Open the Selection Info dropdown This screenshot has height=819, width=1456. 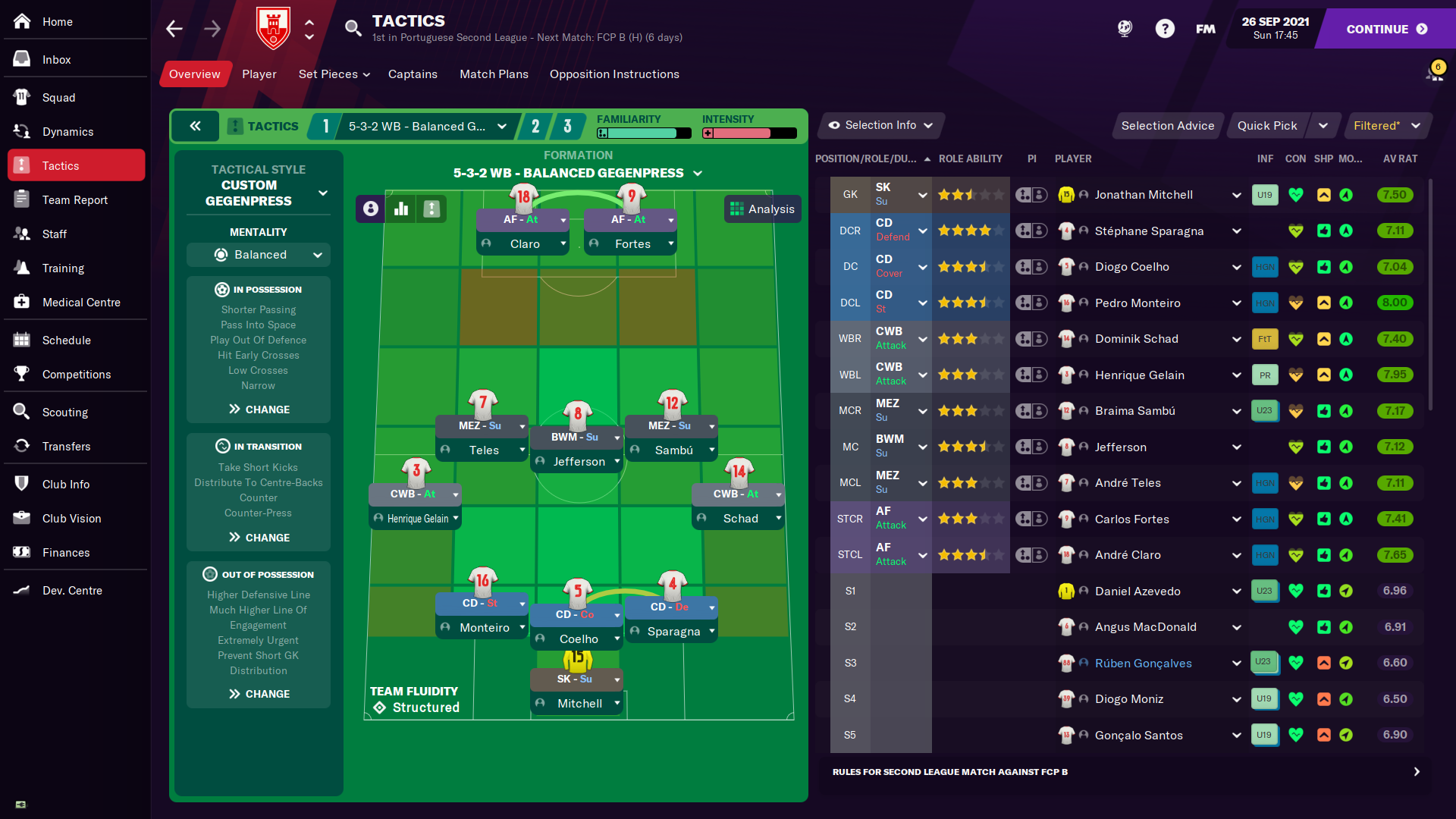pos(880,125)
